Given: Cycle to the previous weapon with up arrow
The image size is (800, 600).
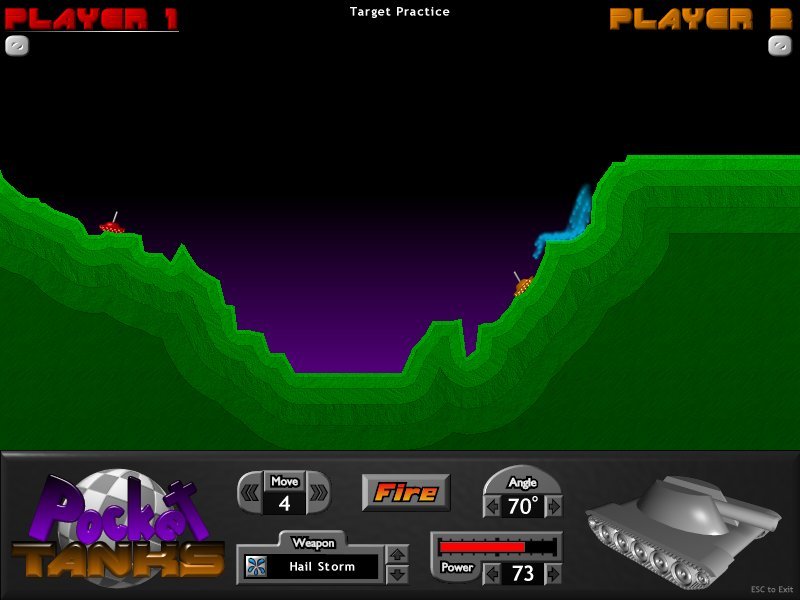Looking at the screenshot, I should (397, 555).
